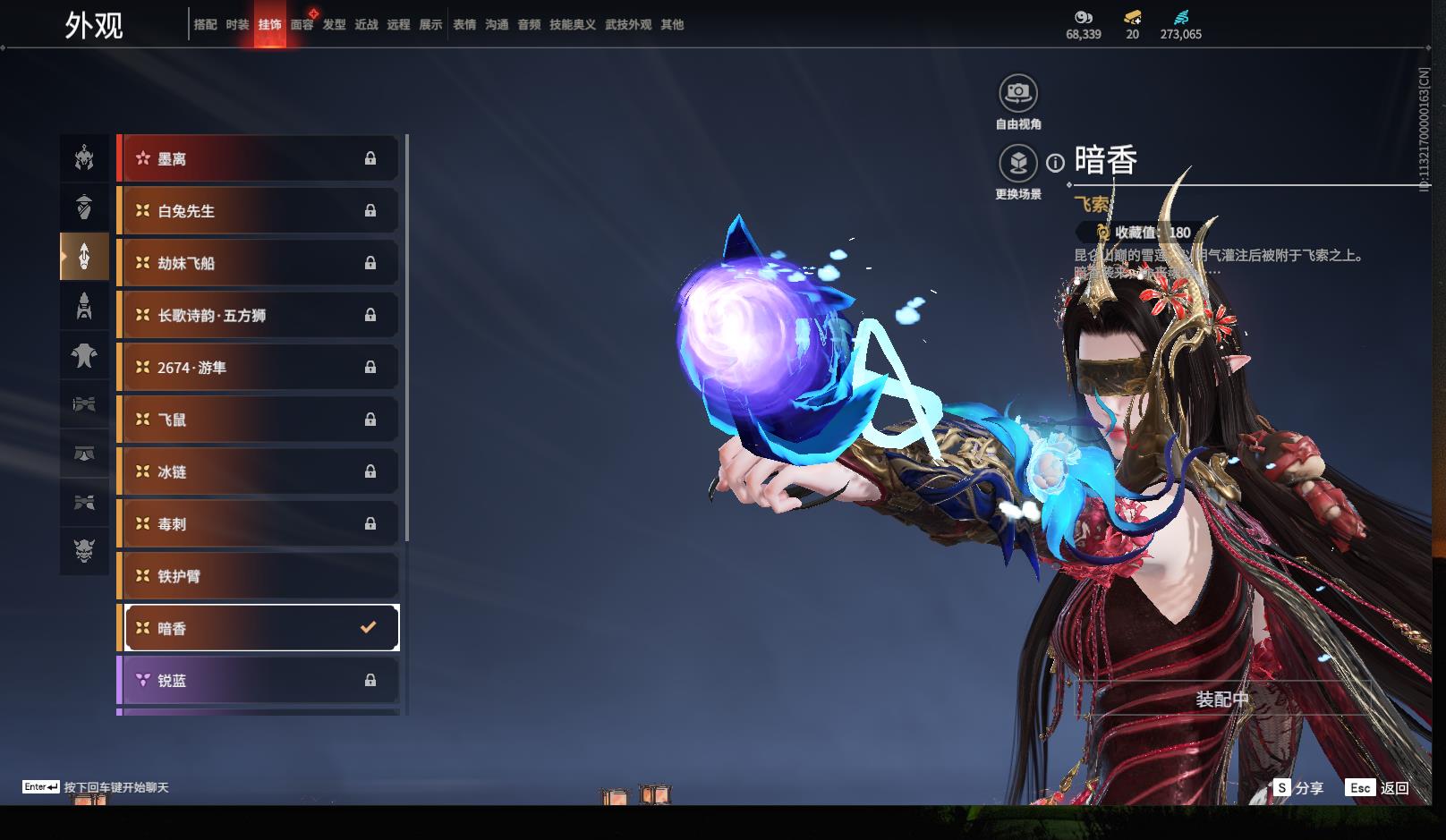Select the demon mask category icon
This screenshot has height=840, width=1446.
84,550
